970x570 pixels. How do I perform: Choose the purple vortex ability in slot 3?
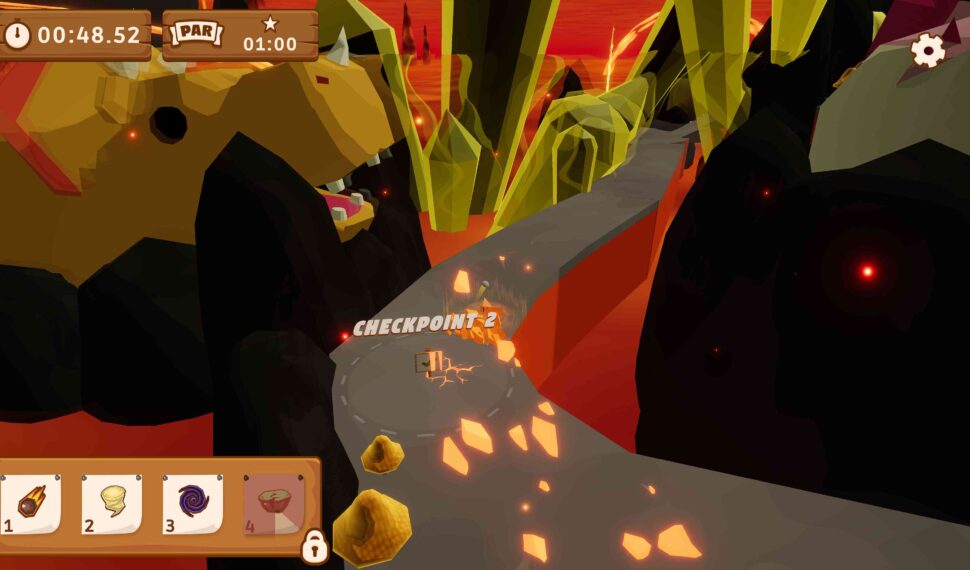point(193,503)
